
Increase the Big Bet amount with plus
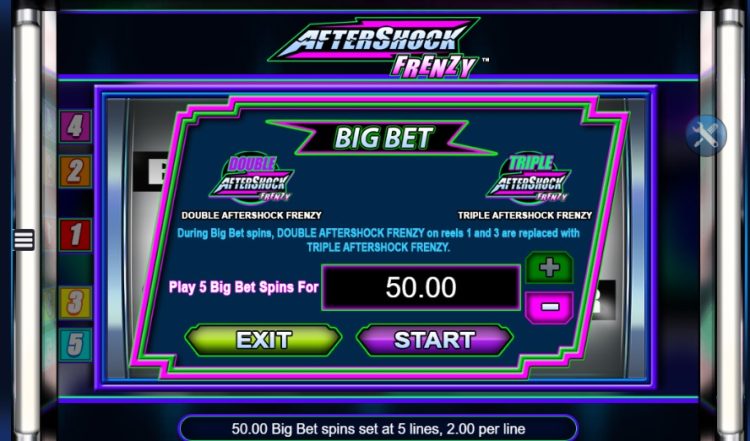pyautogui.click(x=548, y=268)
